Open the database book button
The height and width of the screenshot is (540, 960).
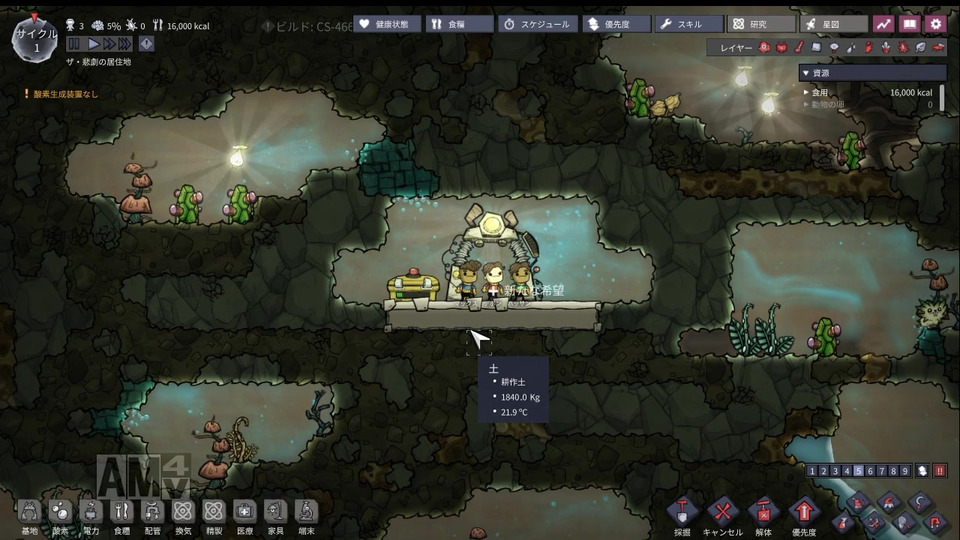[x=909, y=23]
